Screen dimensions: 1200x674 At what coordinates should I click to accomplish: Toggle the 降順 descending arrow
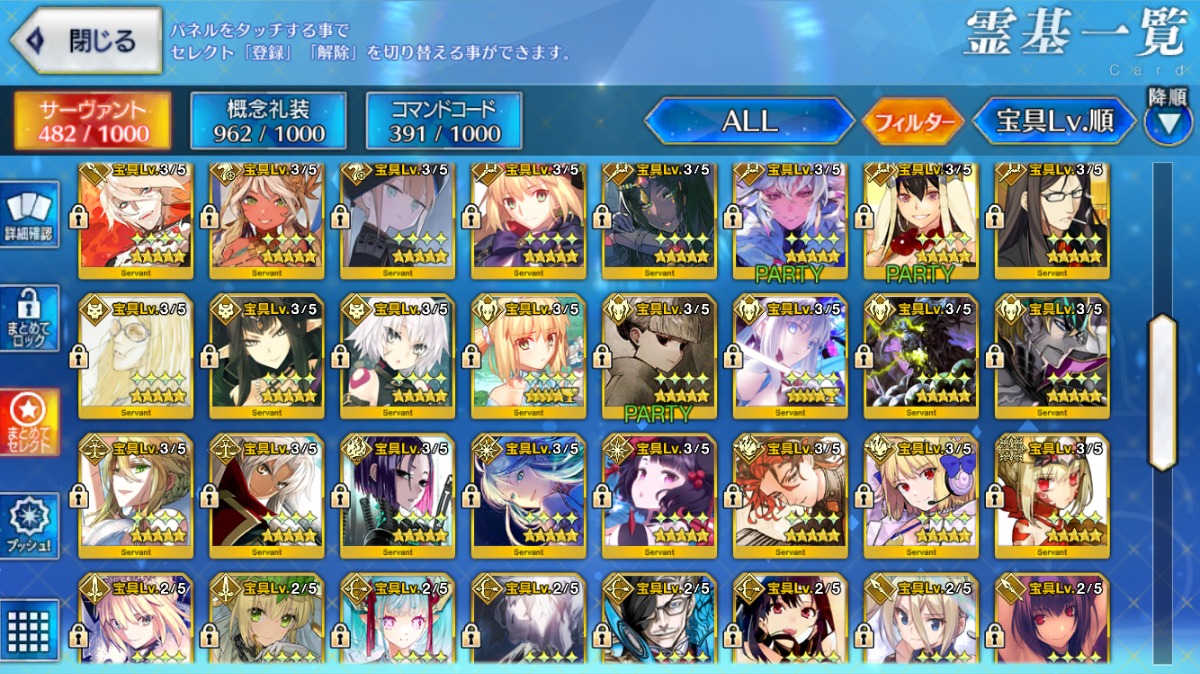point(1167,120)
